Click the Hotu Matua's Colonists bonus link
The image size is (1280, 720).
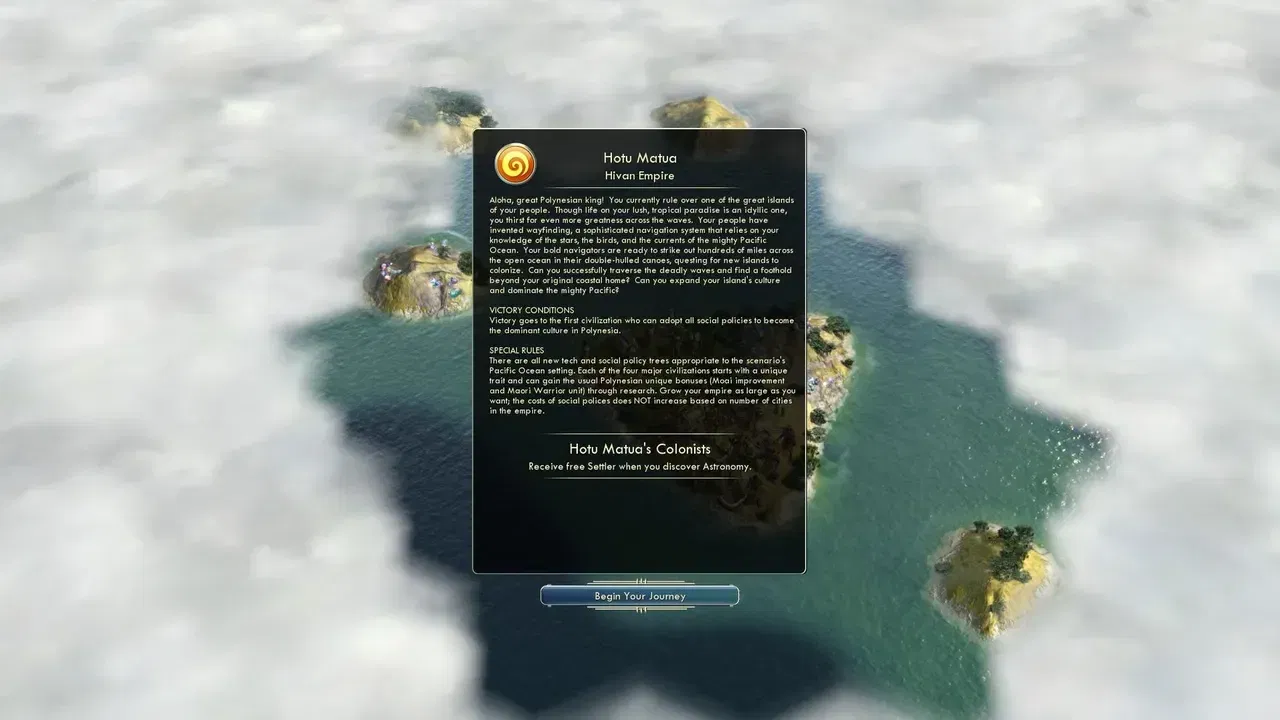639,449
